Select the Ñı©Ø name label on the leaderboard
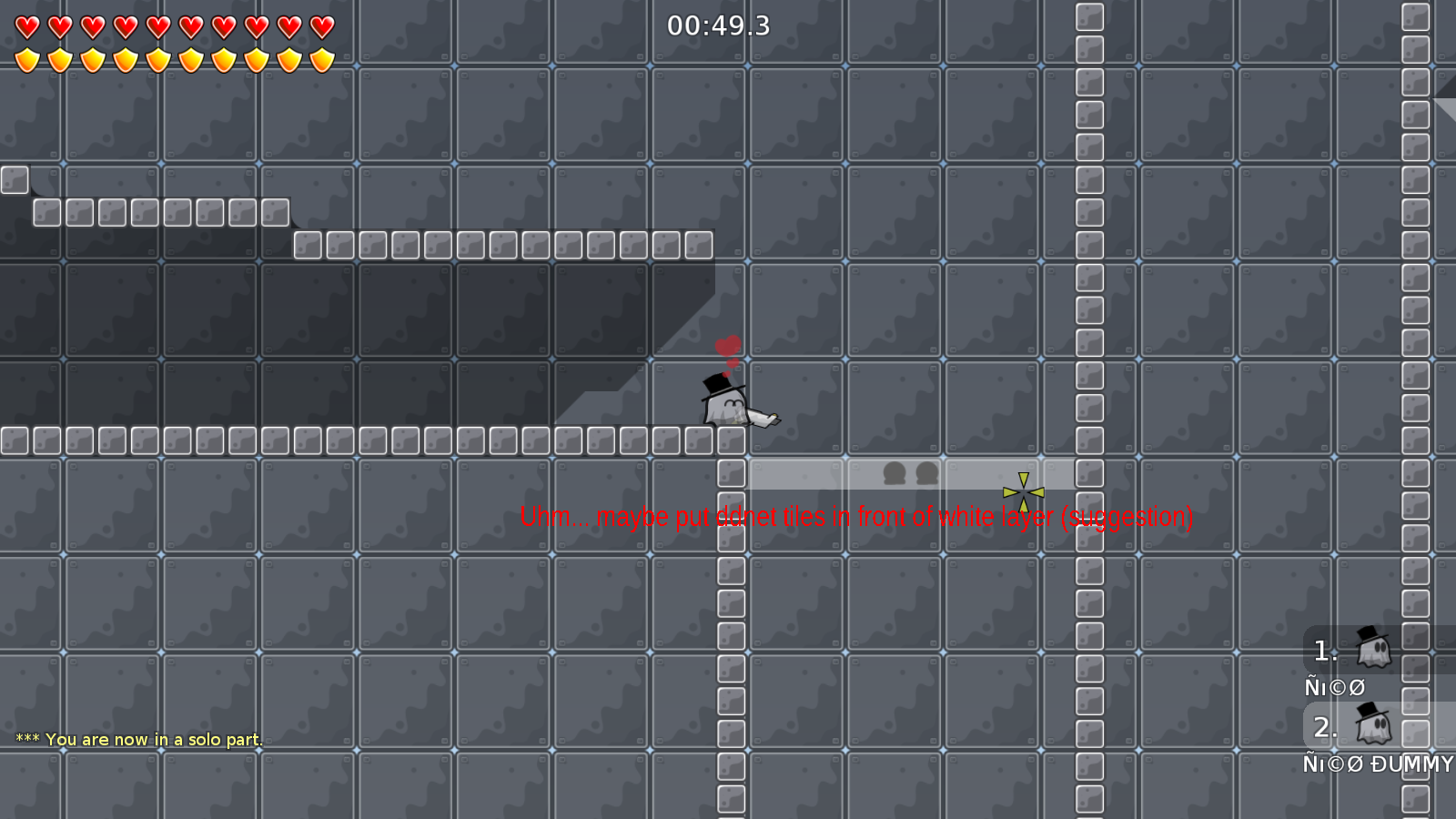 (x=1335, y=686)
